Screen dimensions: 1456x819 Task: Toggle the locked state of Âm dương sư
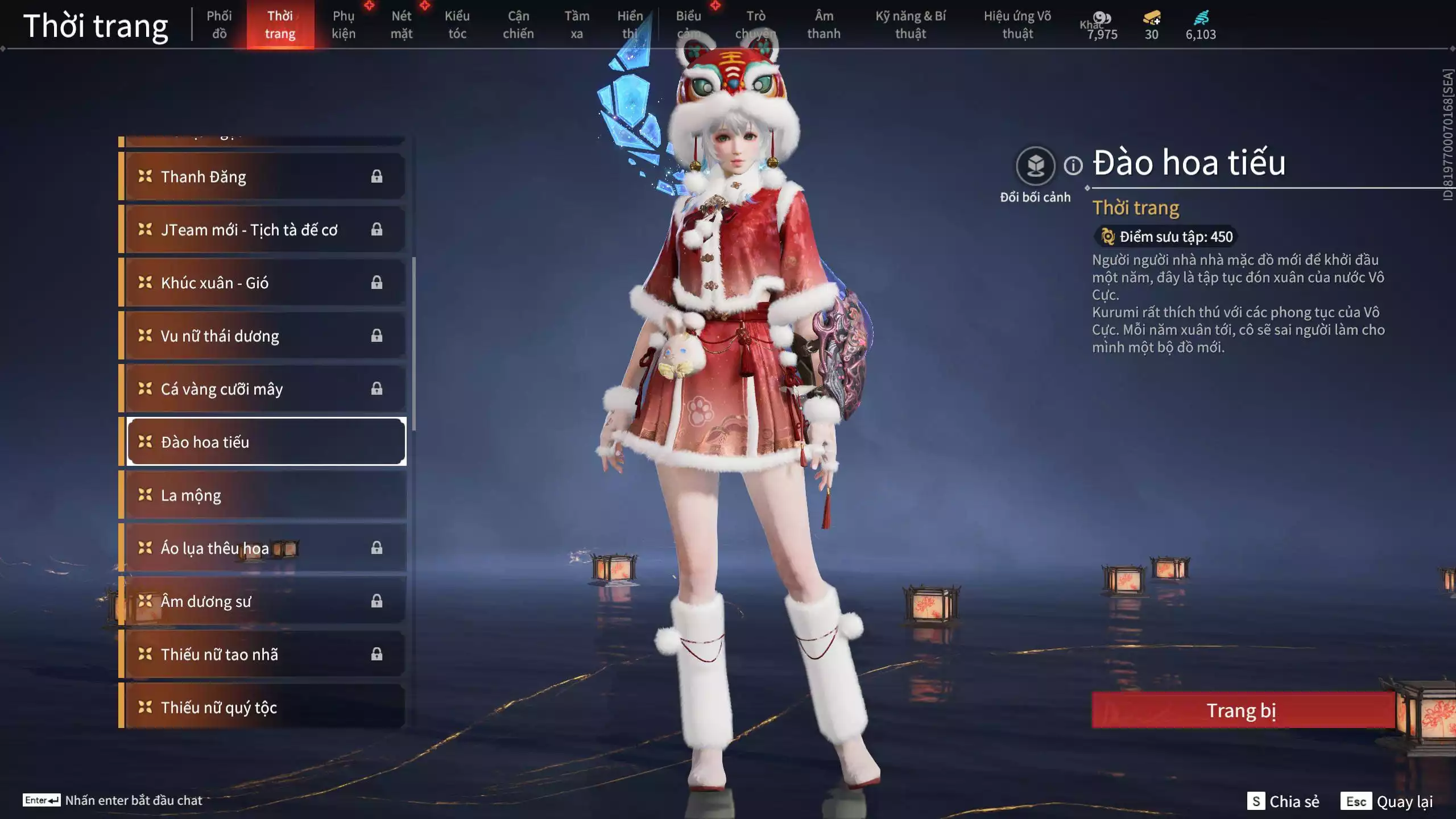[x=377, y=601]
